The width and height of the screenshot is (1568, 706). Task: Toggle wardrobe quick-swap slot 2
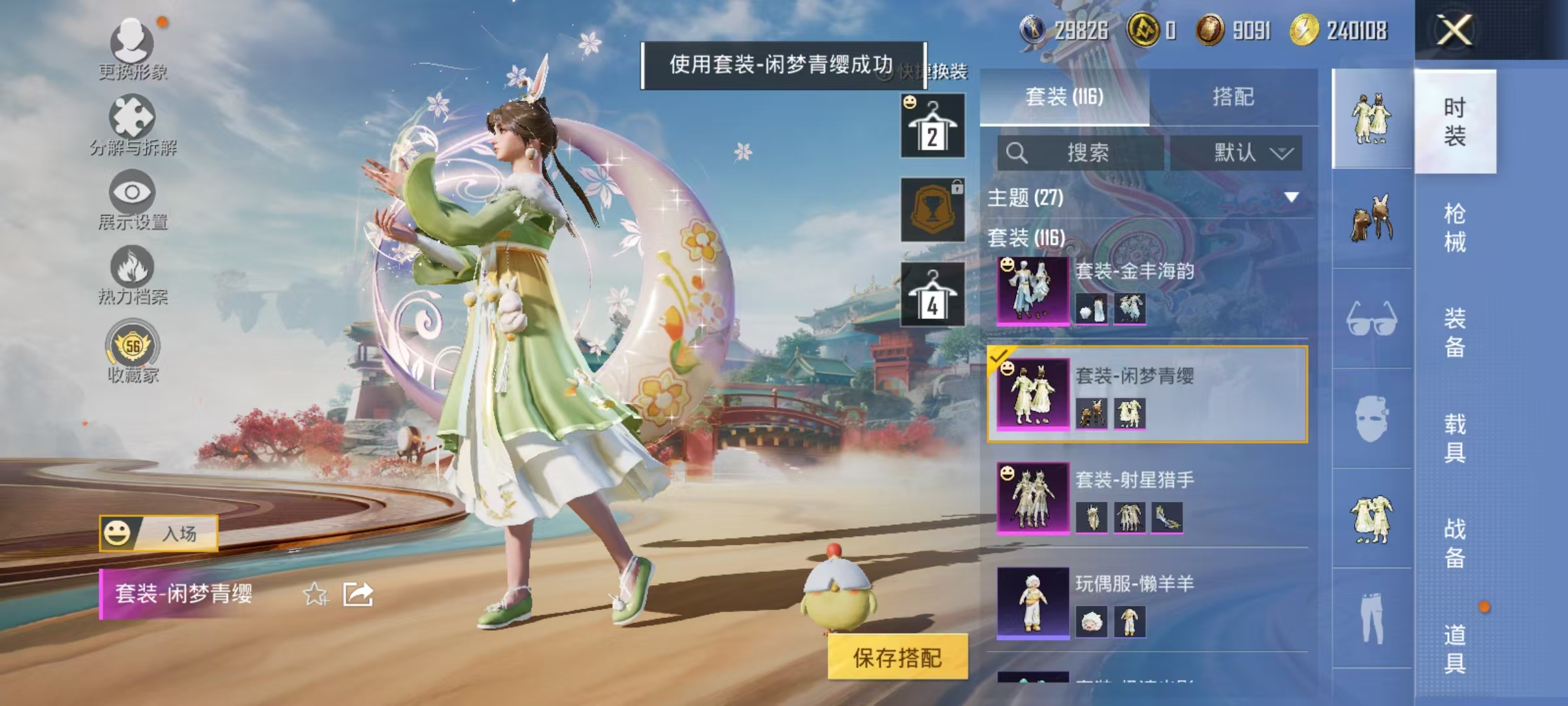click(x=933, y=126)
